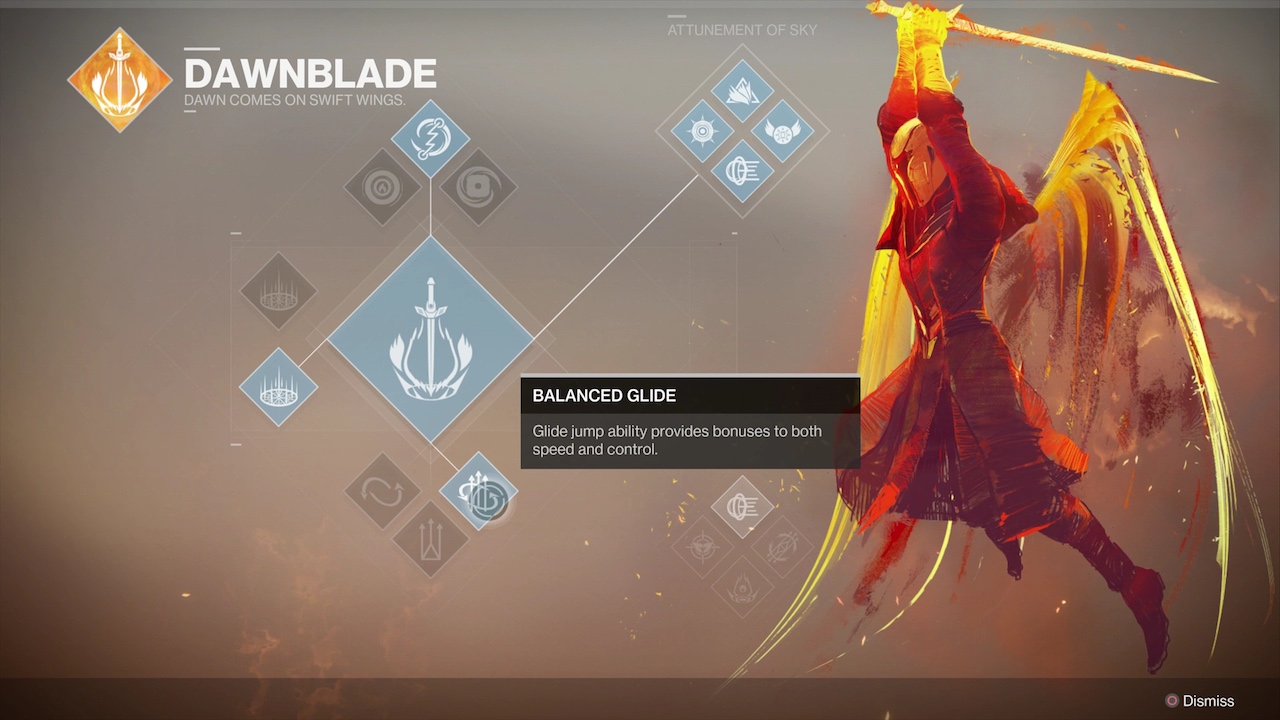Pick the dimmed vortex swirl grenade icon
This screenshot has width=1280, height=720.
478,187
